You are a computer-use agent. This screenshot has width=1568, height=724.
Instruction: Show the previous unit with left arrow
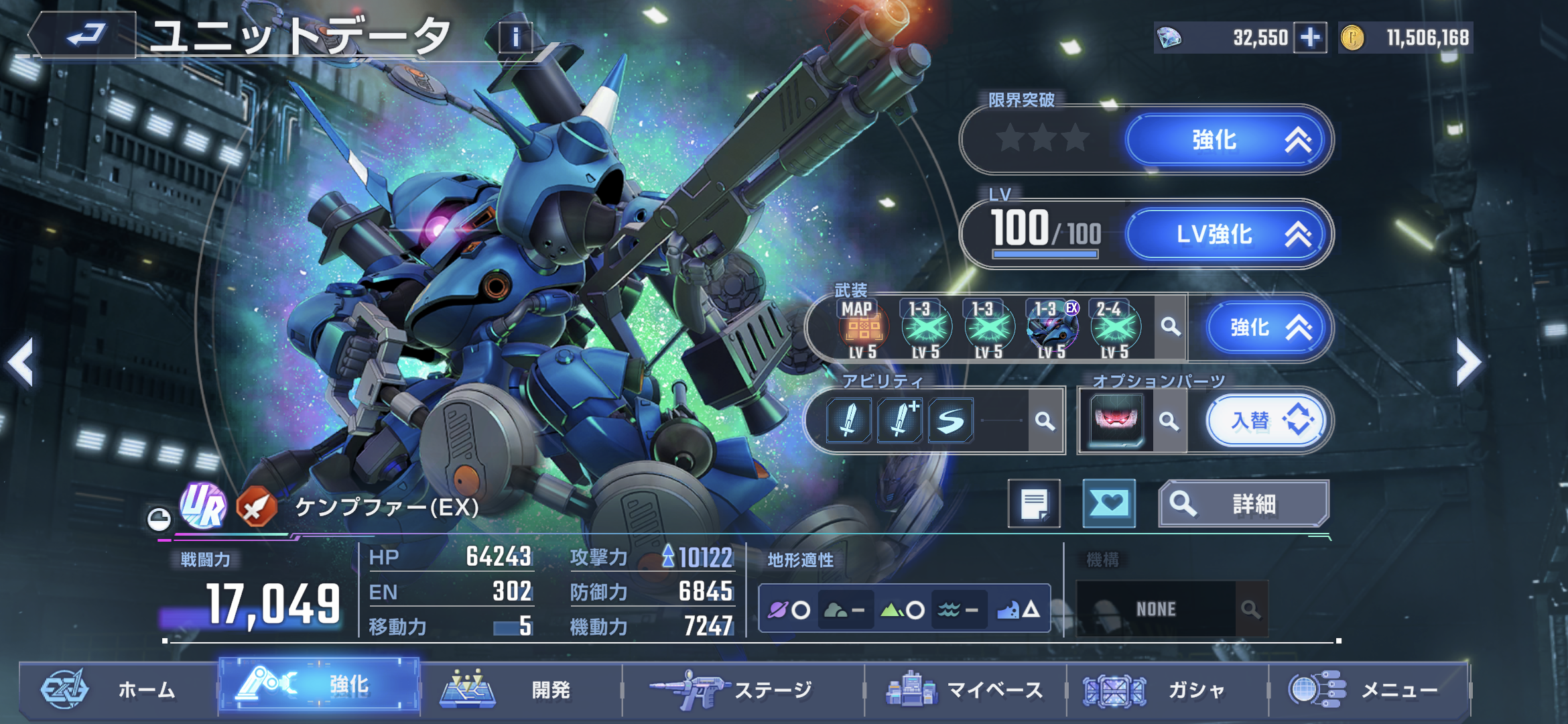point(21,363)
